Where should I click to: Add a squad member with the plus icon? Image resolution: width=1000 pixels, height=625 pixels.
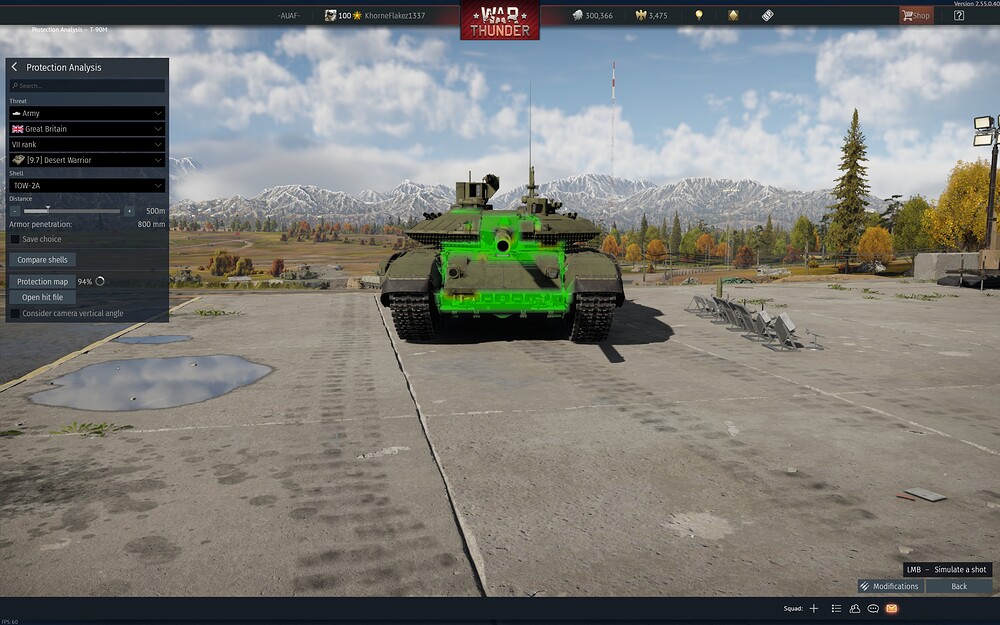(814, 608)
